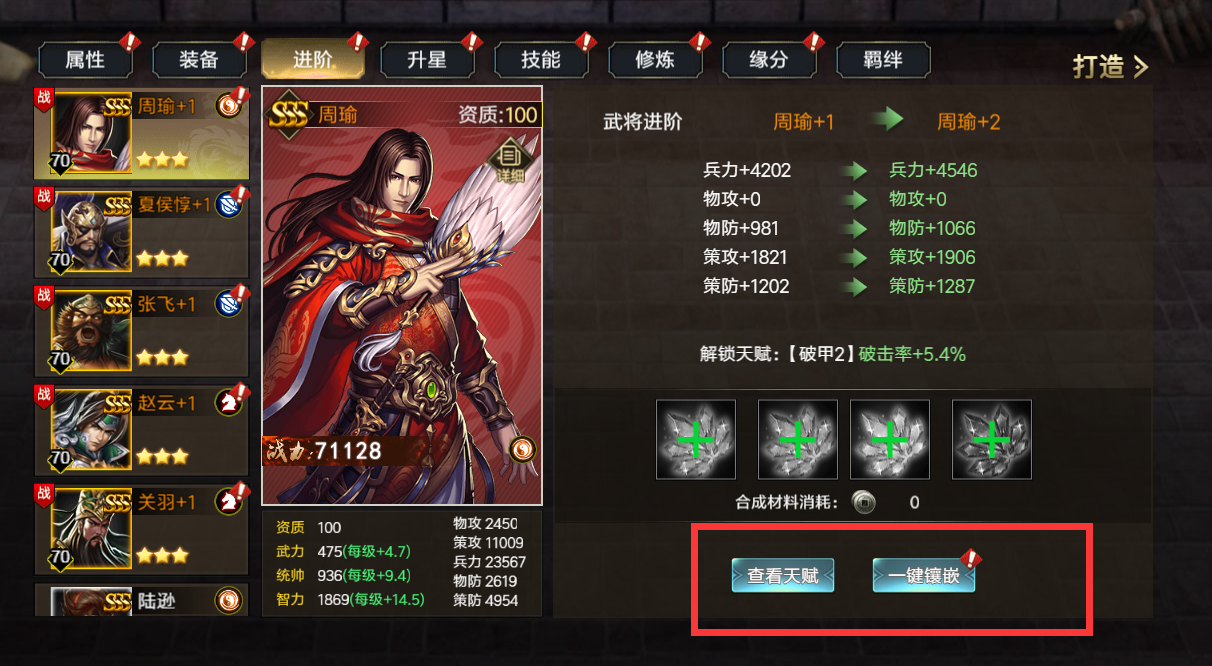Click the 查看天赋 button

point(782,575)
